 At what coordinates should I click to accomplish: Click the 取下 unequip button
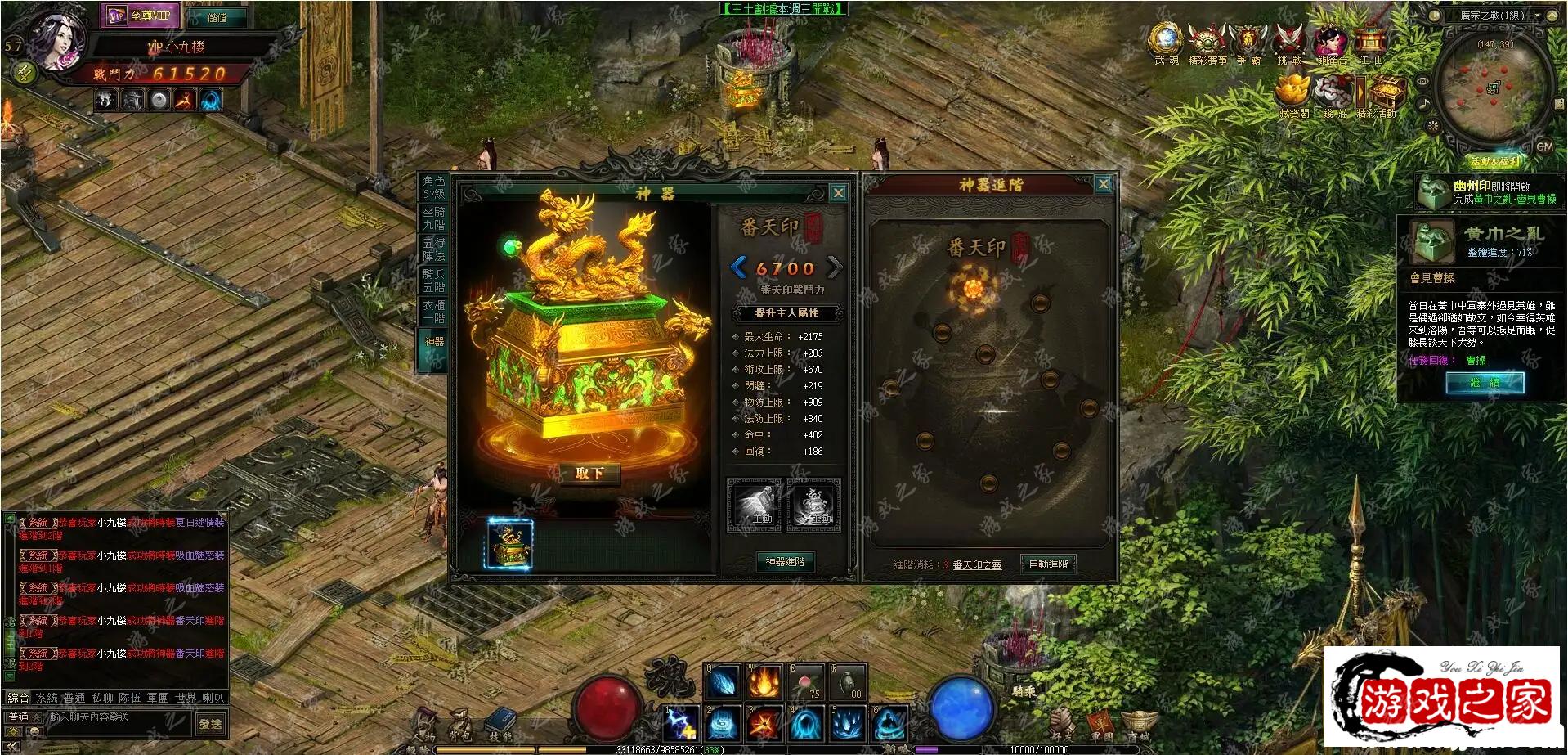[x=589, y=474]
